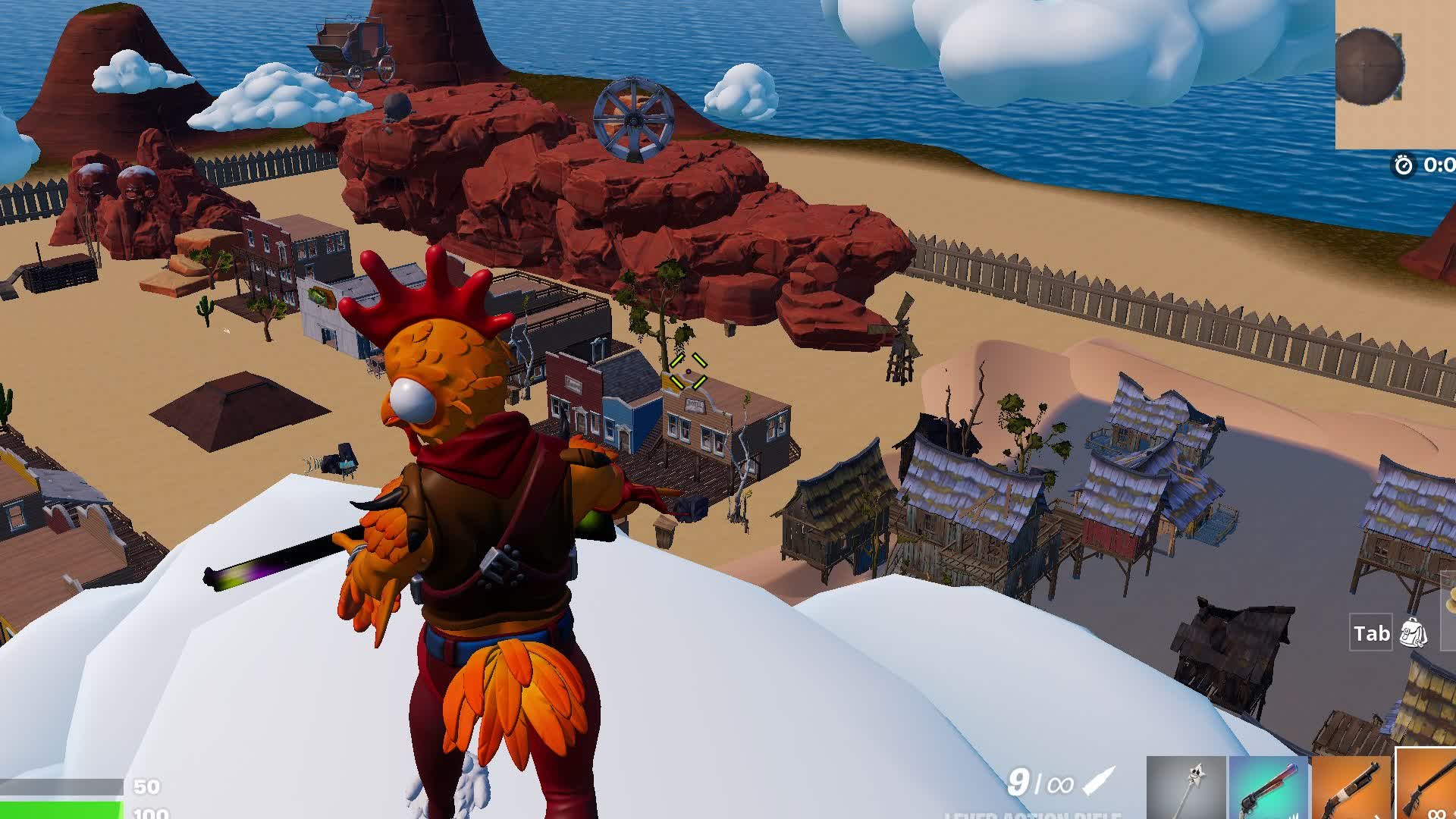Open the backpack inventory icon

click(x=1413, y=633)
